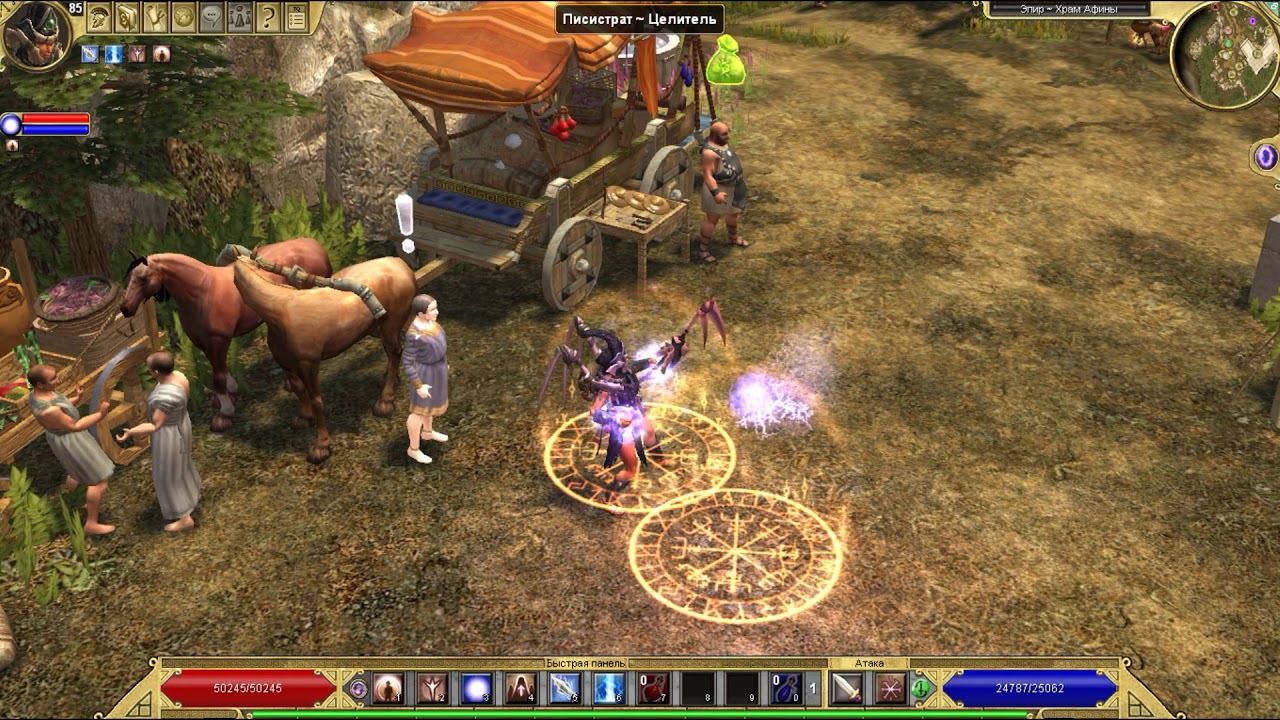This screenshot has width=1280, height=720.
Task: Activate the hooded figure arrow skill
Action: pyautogui.click(x=520, y=688)
